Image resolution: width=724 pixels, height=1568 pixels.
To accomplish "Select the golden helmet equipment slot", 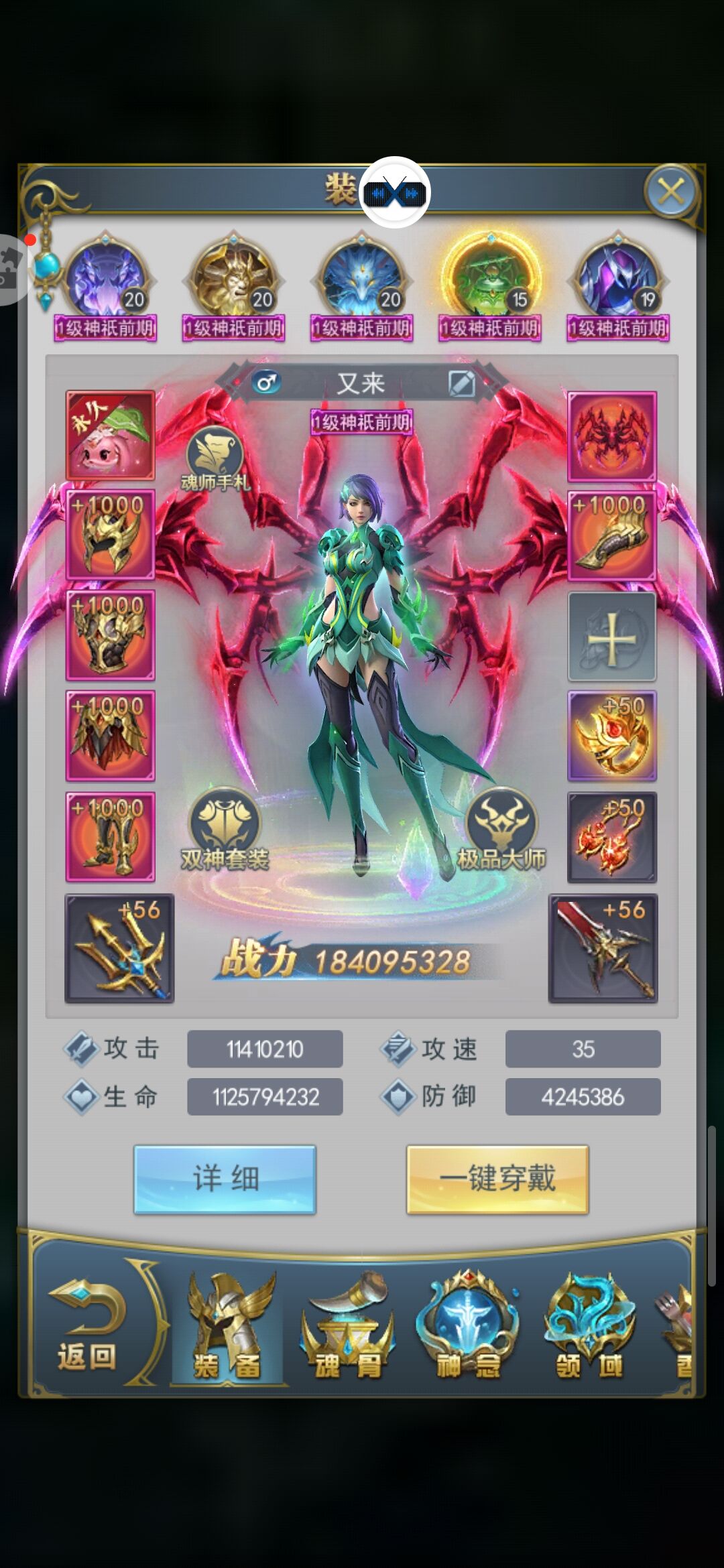I will pos(111,535).
